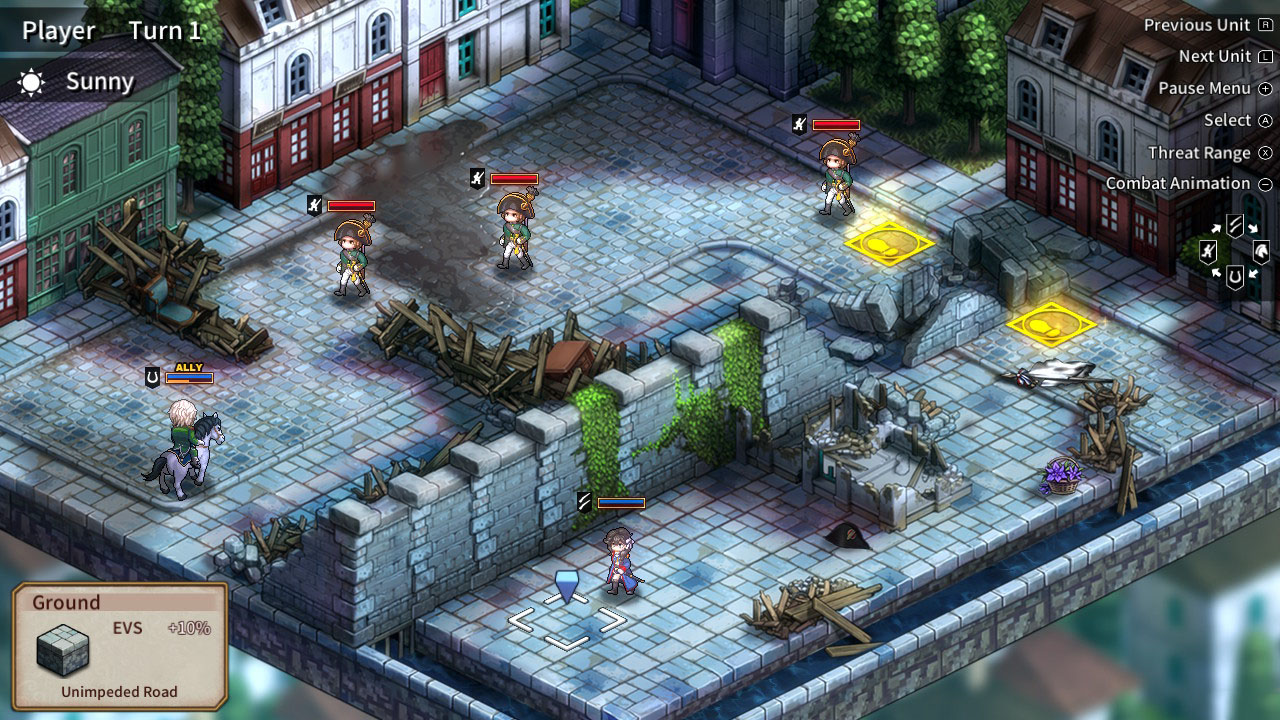
Task: Click the tile marked by the white bracket cursor
Action: point(567,621)
